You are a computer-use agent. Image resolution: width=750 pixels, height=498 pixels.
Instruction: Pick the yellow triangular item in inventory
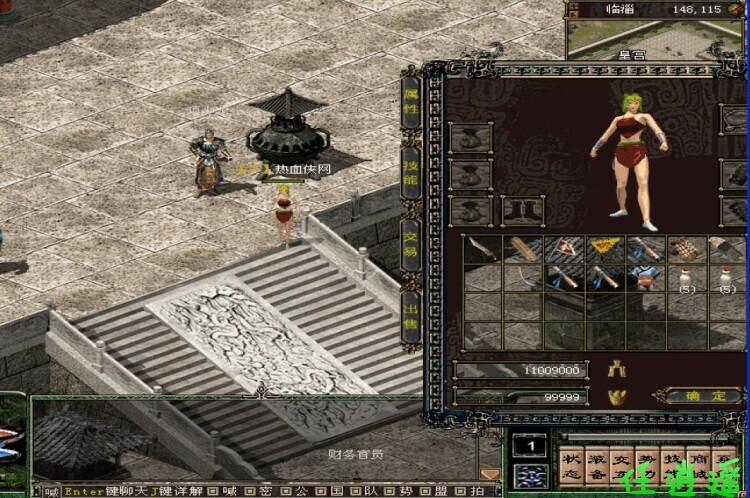point(602,248)
